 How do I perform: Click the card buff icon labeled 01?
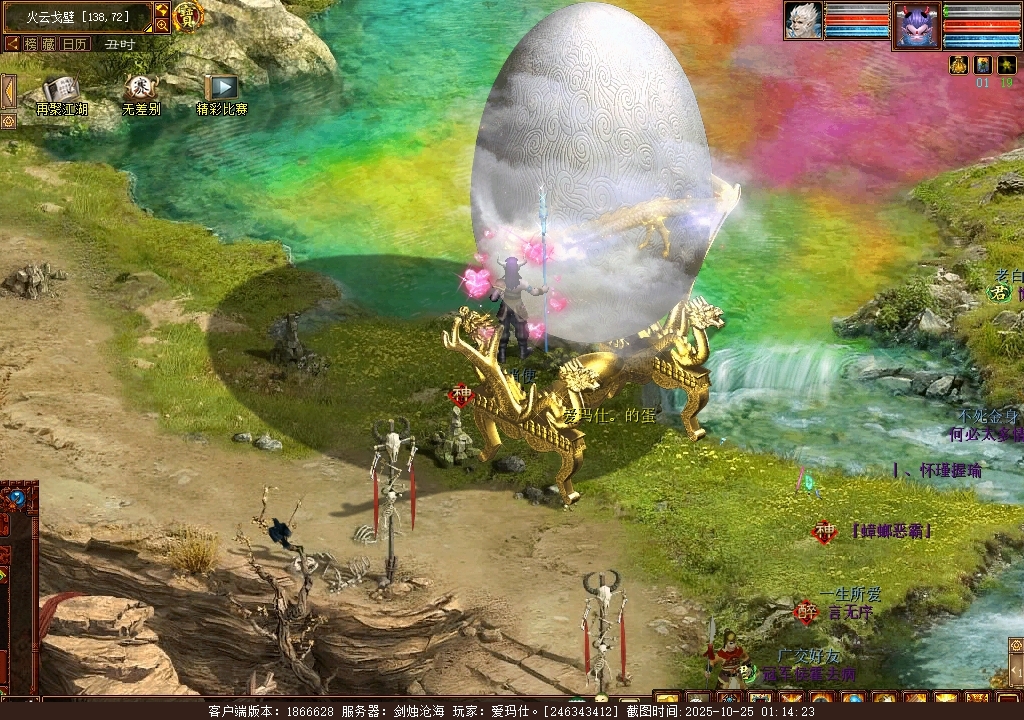(x=982, y=65)
